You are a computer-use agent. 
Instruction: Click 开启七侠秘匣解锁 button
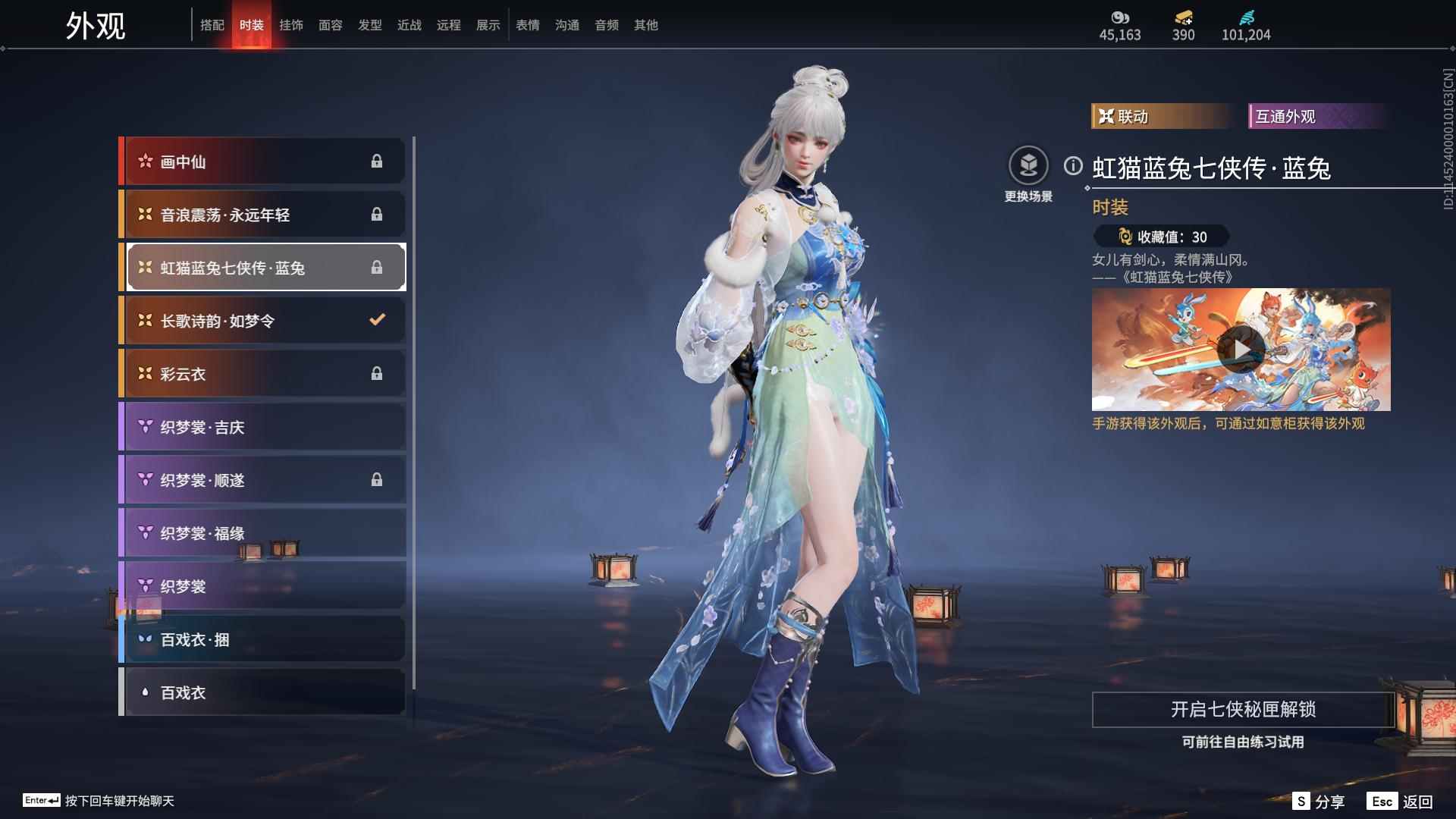[1243, 709]
